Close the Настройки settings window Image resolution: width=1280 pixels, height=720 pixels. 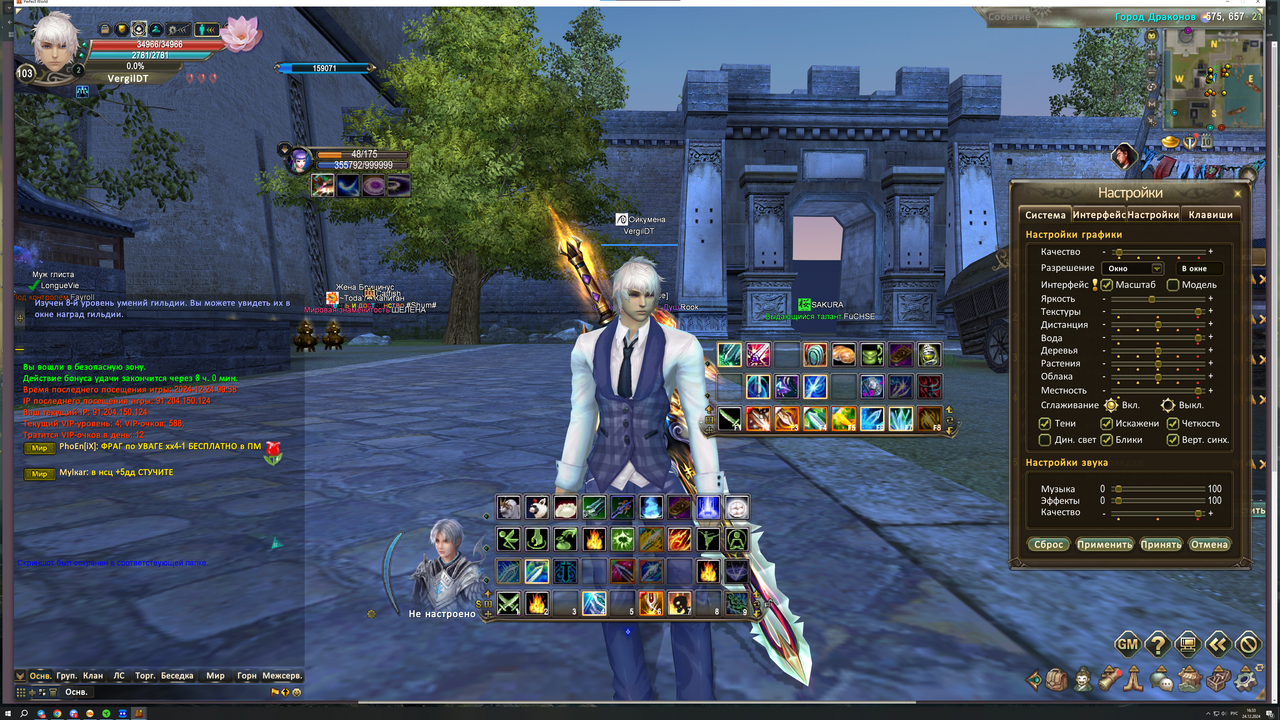click(x=1237, y=194)
